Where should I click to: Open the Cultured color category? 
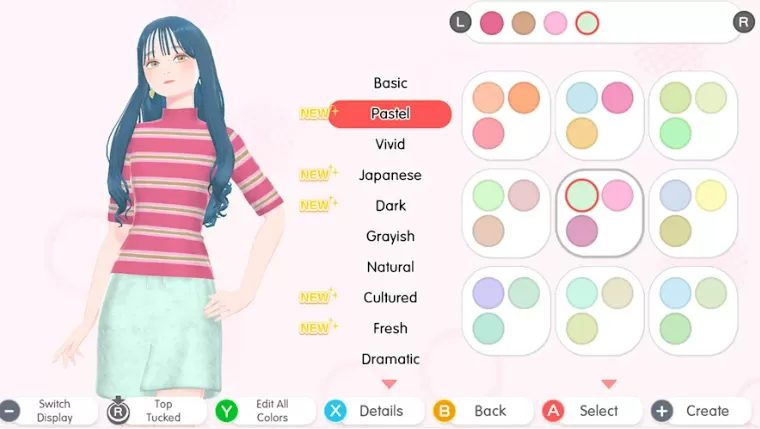pyautogui.click(x=390, y=297)
